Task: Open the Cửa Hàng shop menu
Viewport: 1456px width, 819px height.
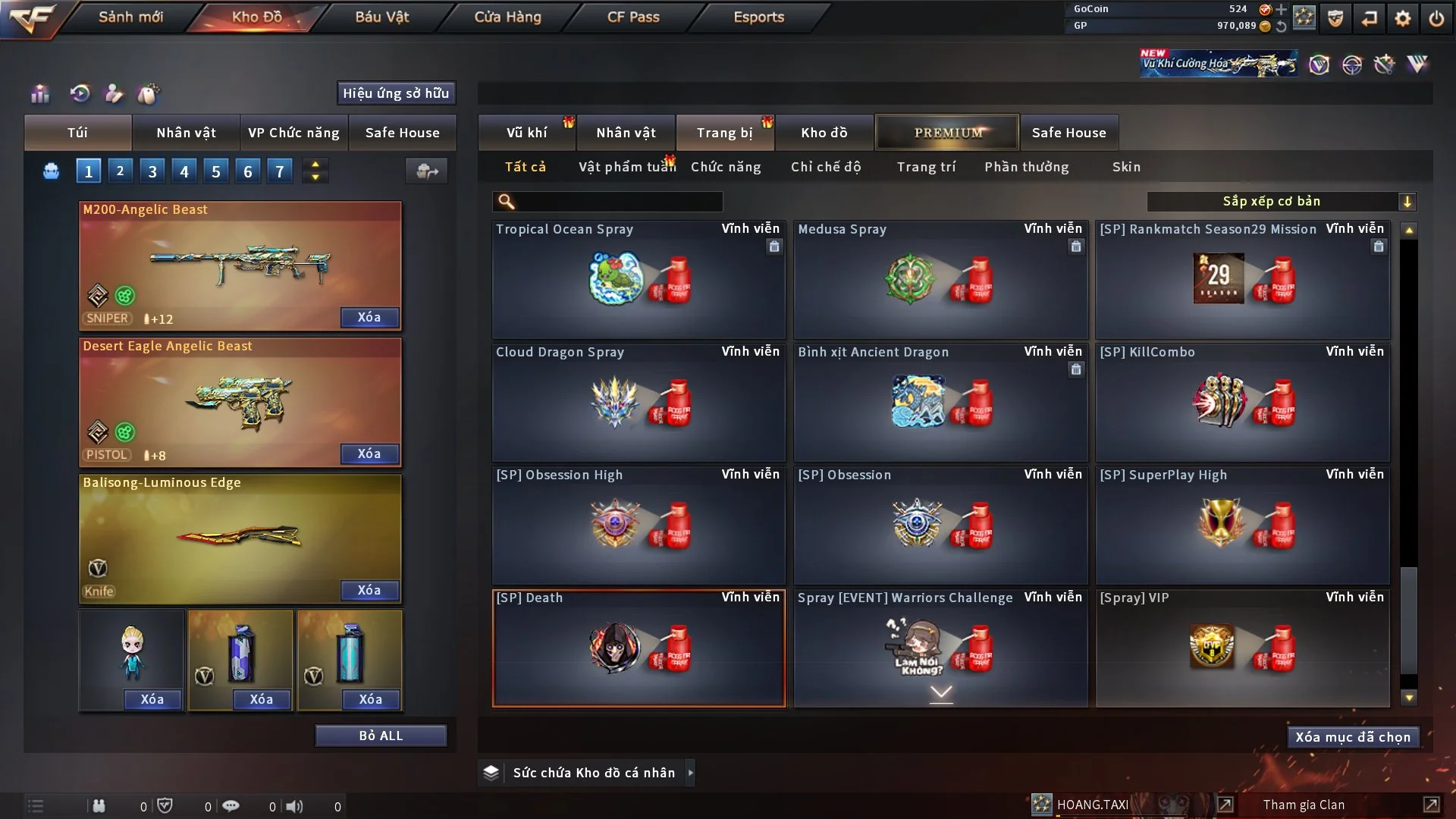Action: 507,17
